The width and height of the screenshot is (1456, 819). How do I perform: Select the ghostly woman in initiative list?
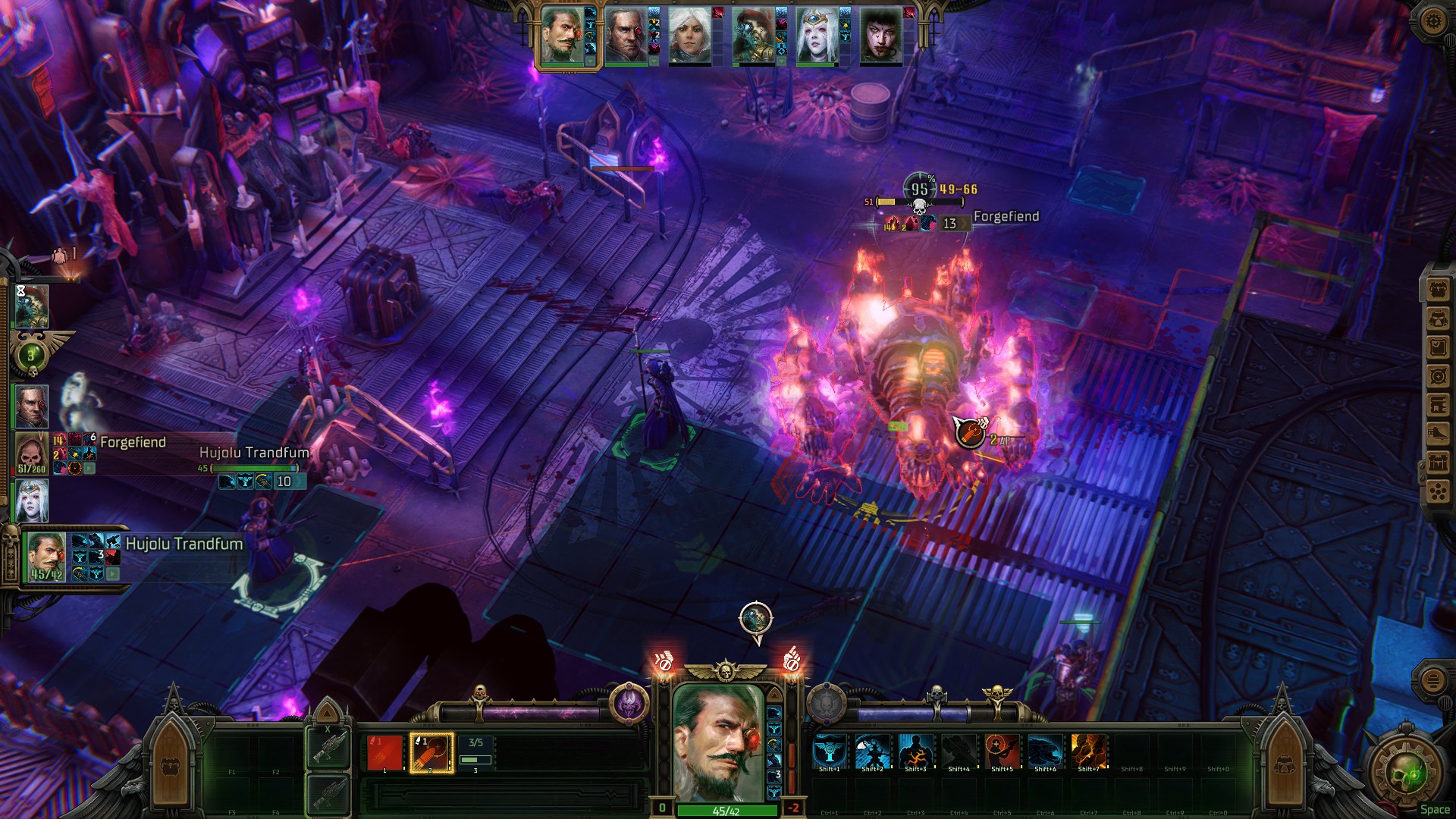32,500
